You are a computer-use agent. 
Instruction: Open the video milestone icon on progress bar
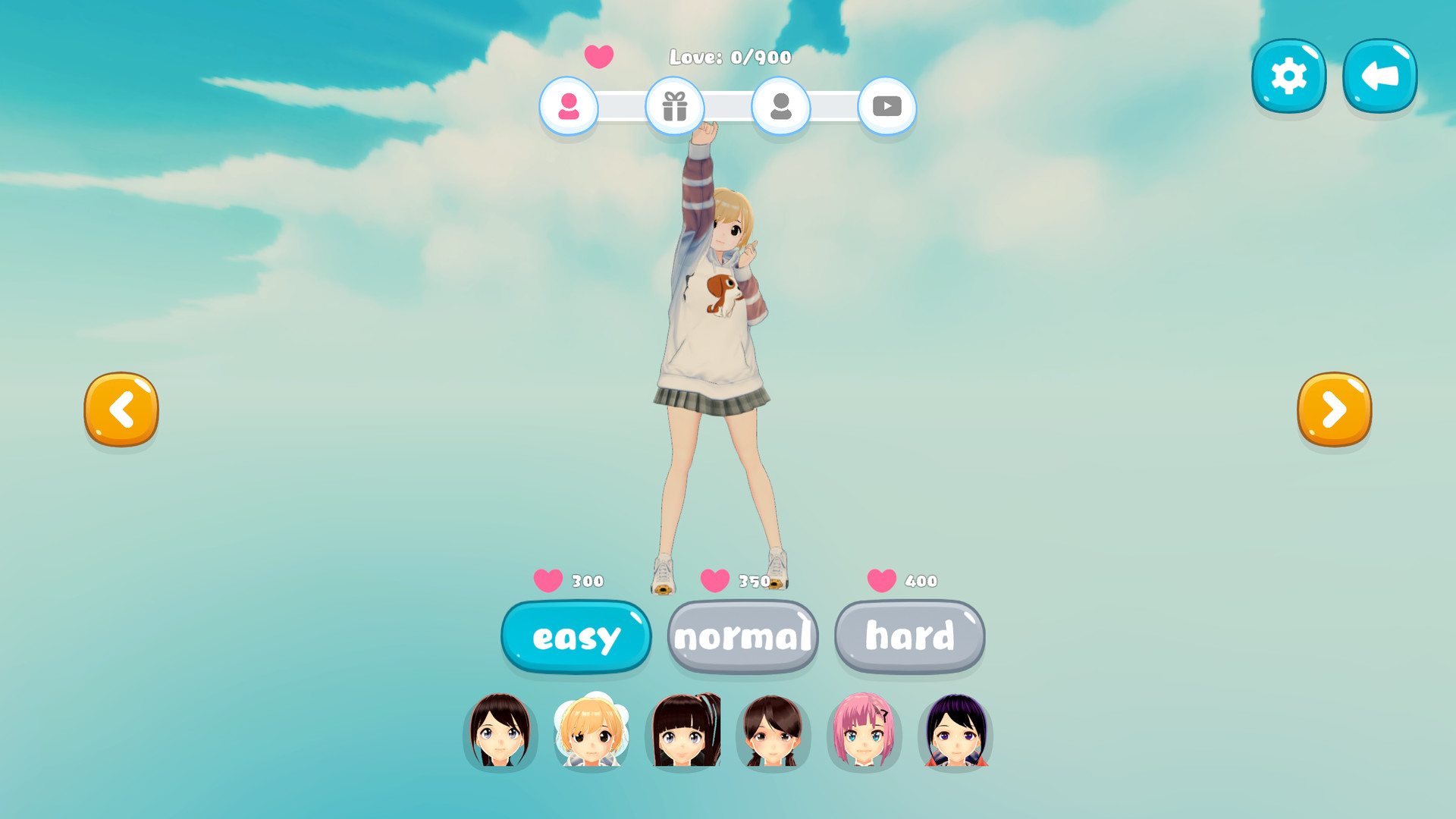(886, 108)
